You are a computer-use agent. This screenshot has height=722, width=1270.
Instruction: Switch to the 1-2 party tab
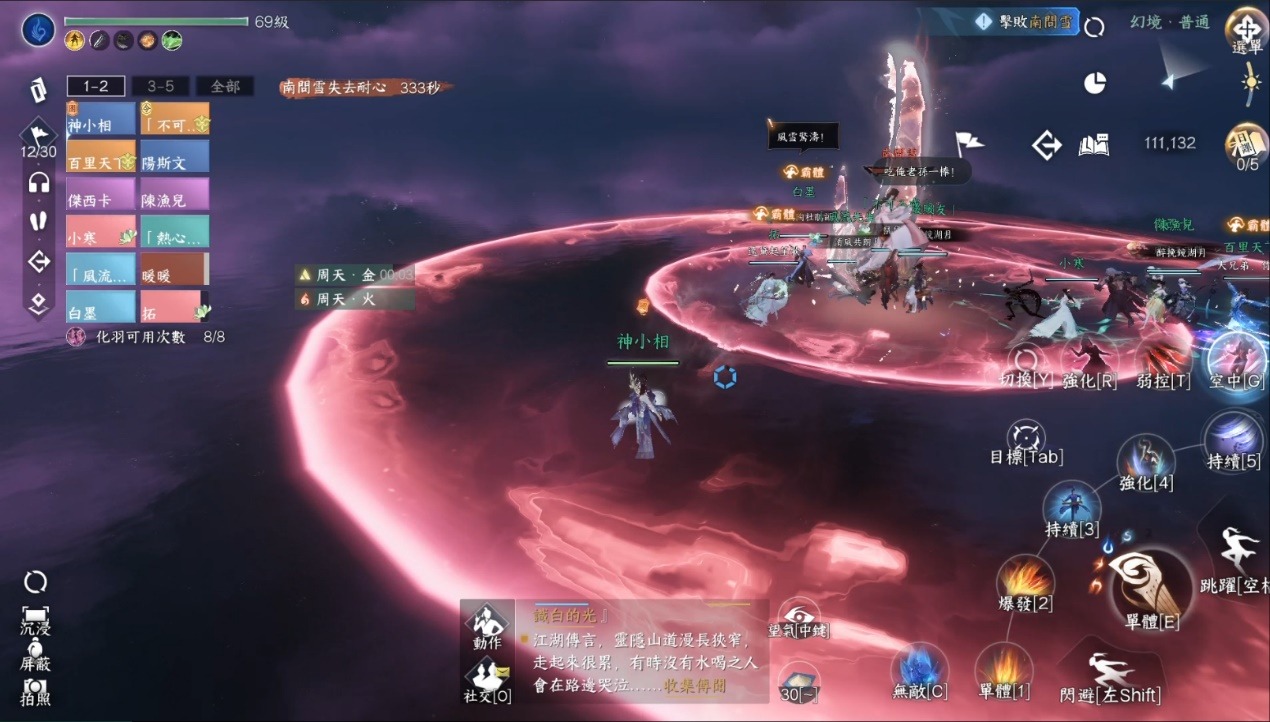[96, 86]
